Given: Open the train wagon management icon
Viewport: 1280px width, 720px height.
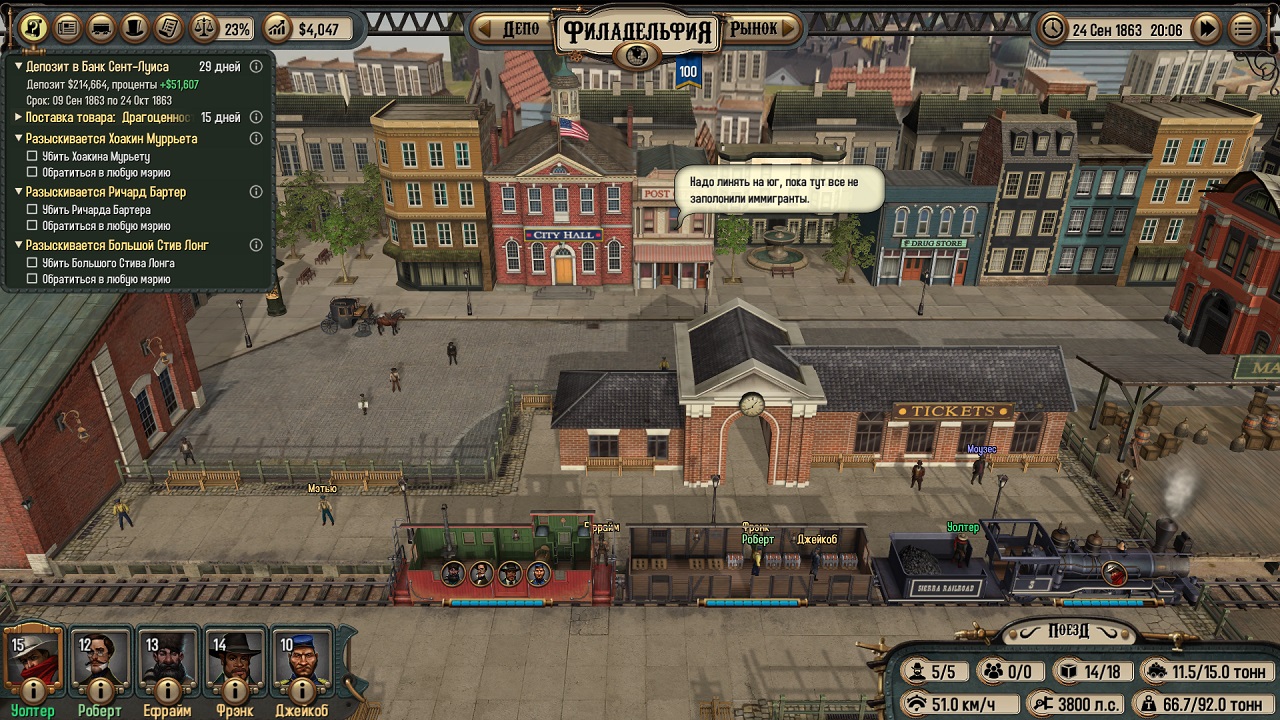Looking at the screenshot, I should [101, 28].
